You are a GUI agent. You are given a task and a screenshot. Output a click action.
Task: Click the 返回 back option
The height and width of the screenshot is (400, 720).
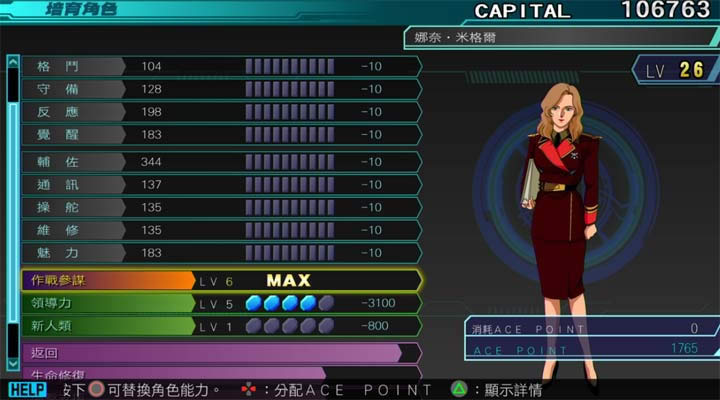coord(210,353)
